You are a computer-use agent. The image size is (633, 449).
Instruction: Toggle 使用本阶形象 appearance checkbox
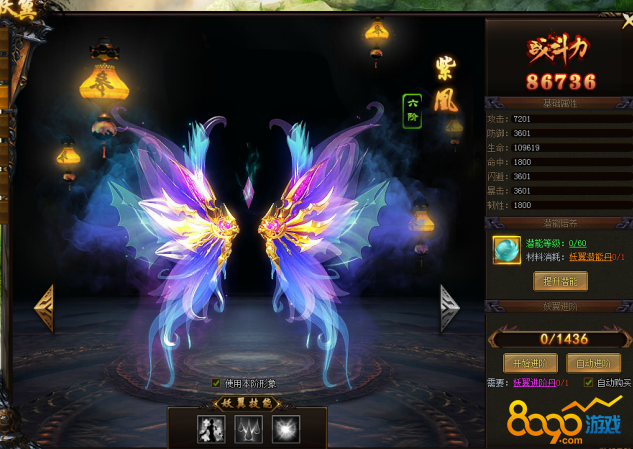point(216,382)
